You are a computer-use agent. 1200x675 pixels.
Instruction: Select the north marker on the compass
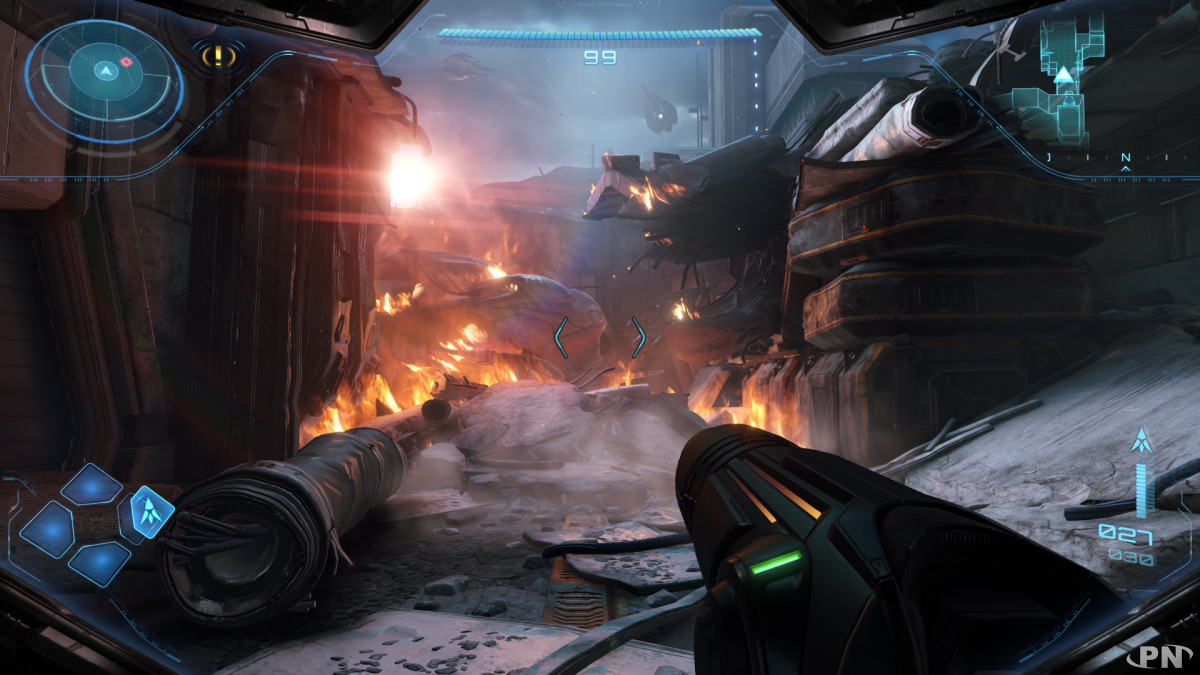click(x=1126, y=158)
